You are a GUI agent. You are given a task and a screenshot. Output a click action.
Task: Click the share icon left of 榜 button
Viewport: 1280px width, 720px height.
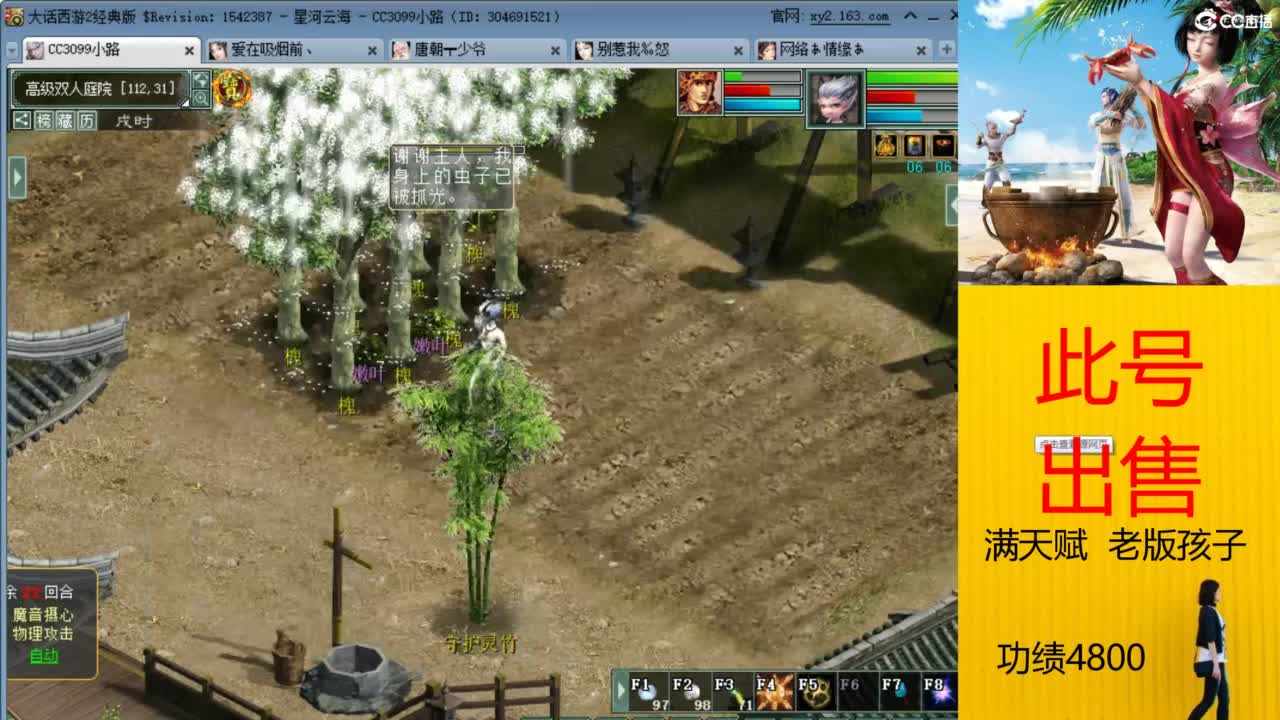pyautogui.click(x=22, y=121)
